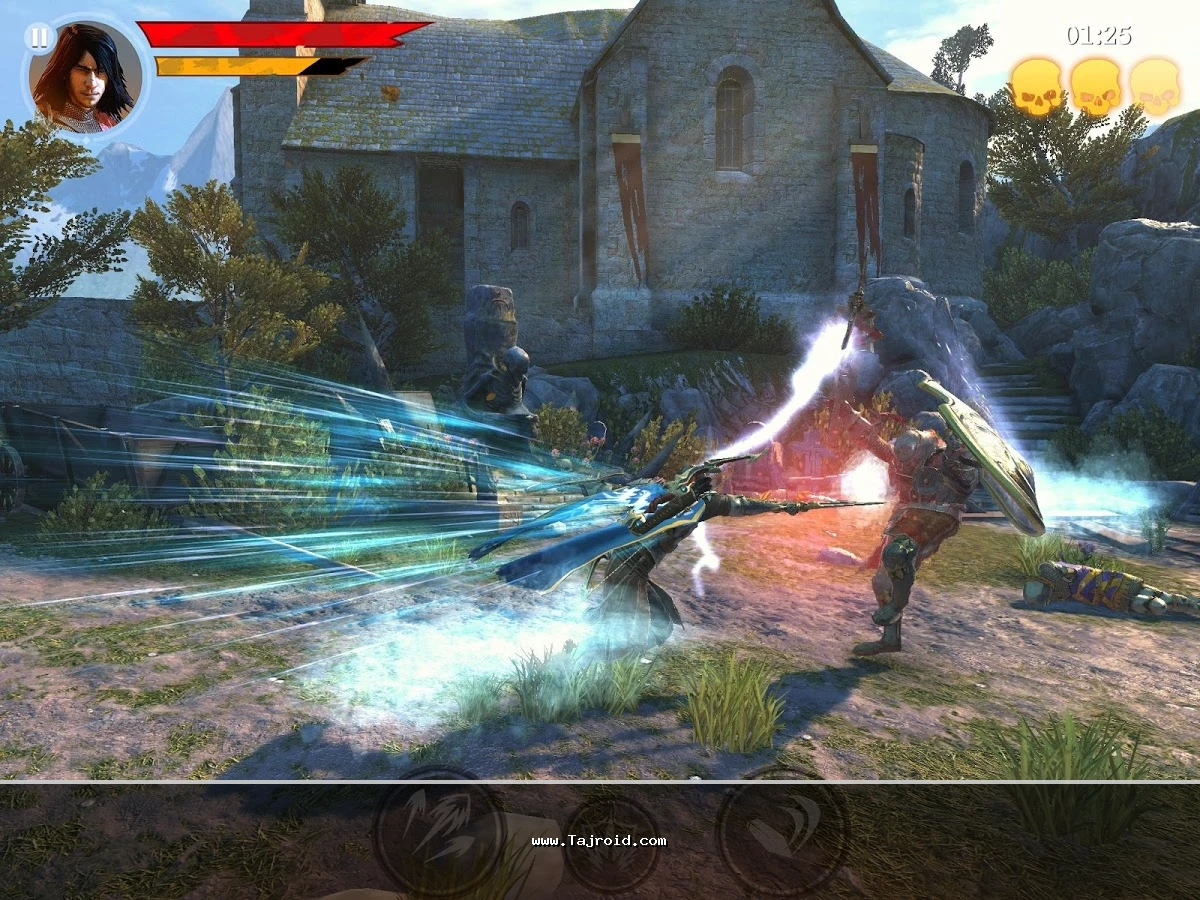
Task: Activate the triple claw slash ability
Action: [439, 830]
